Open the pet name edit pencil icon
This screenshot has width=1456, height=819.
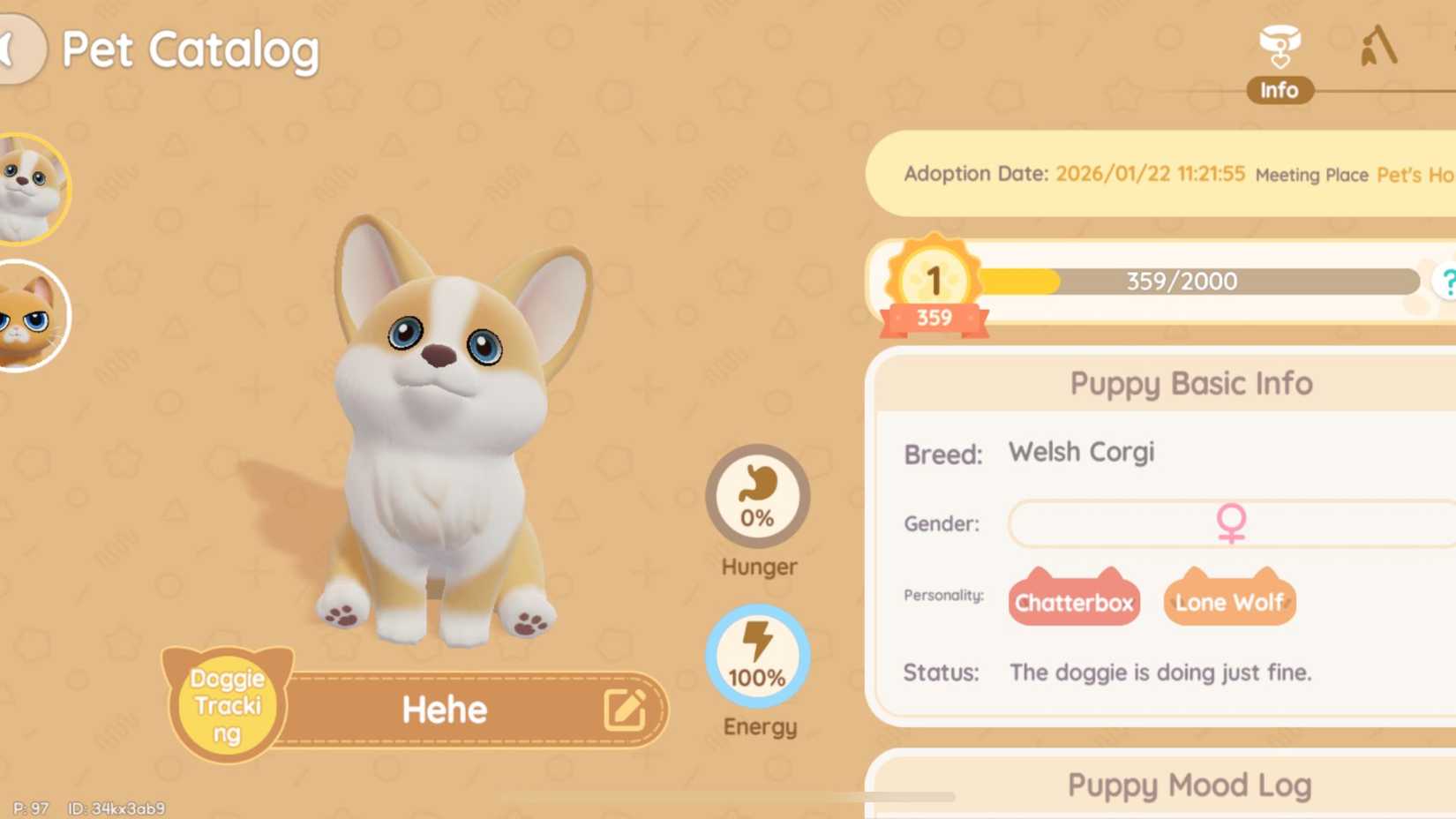[x=627, y=710]
